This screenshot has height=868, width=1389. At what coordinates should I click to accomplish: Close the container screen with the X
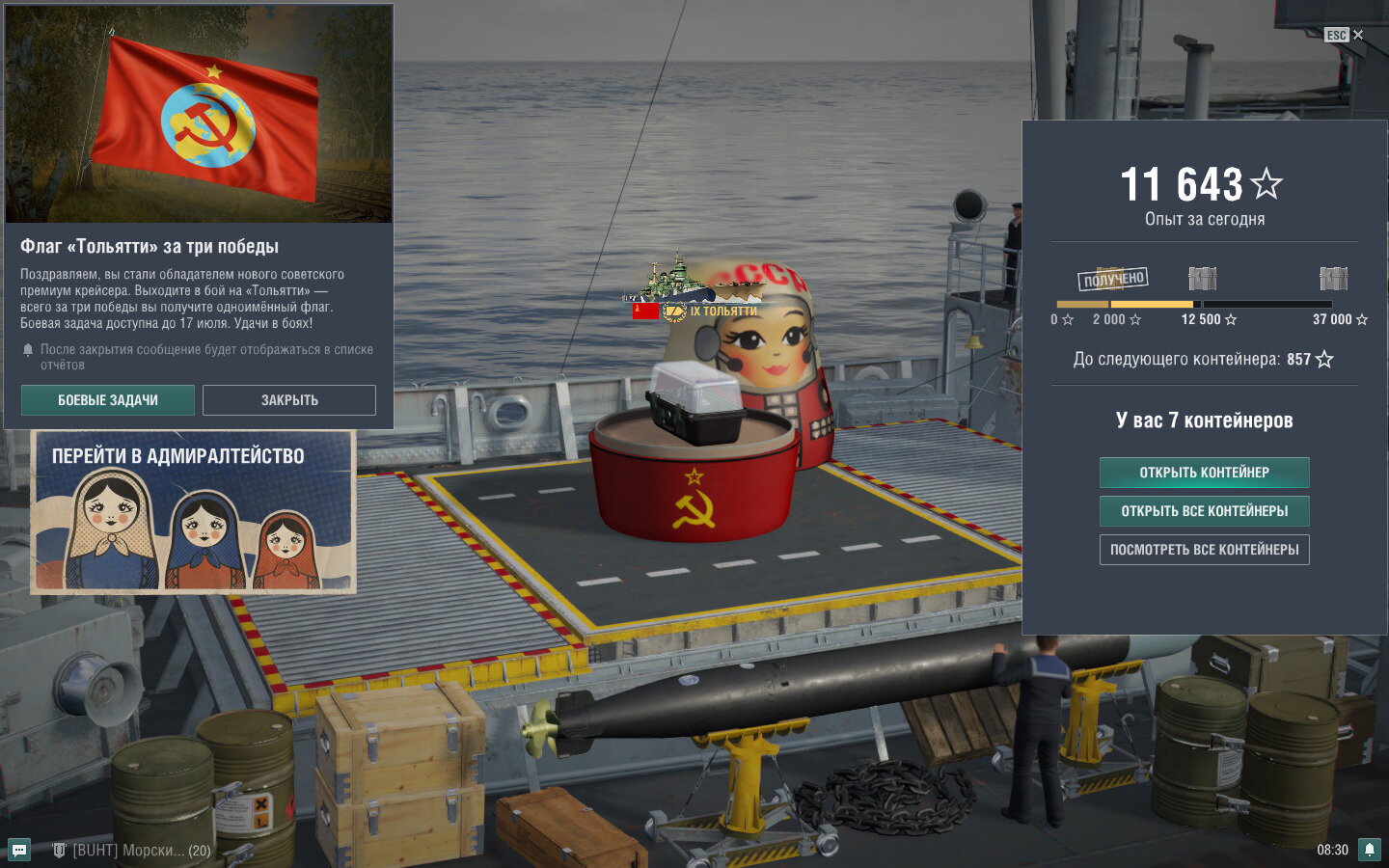tap(1358, 35)
